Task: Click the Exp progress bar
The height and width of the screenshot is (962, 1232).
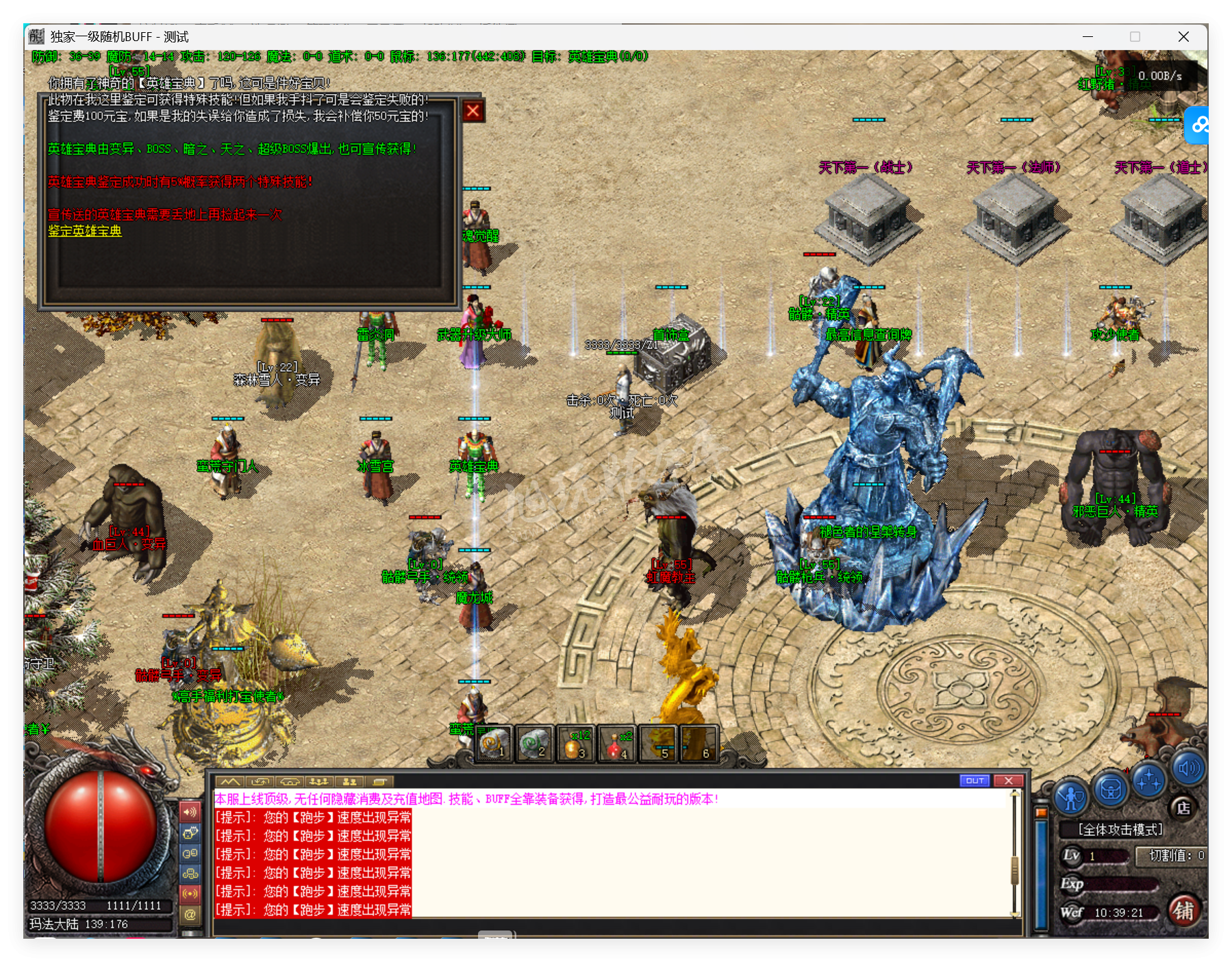Action: (1119, 885)
